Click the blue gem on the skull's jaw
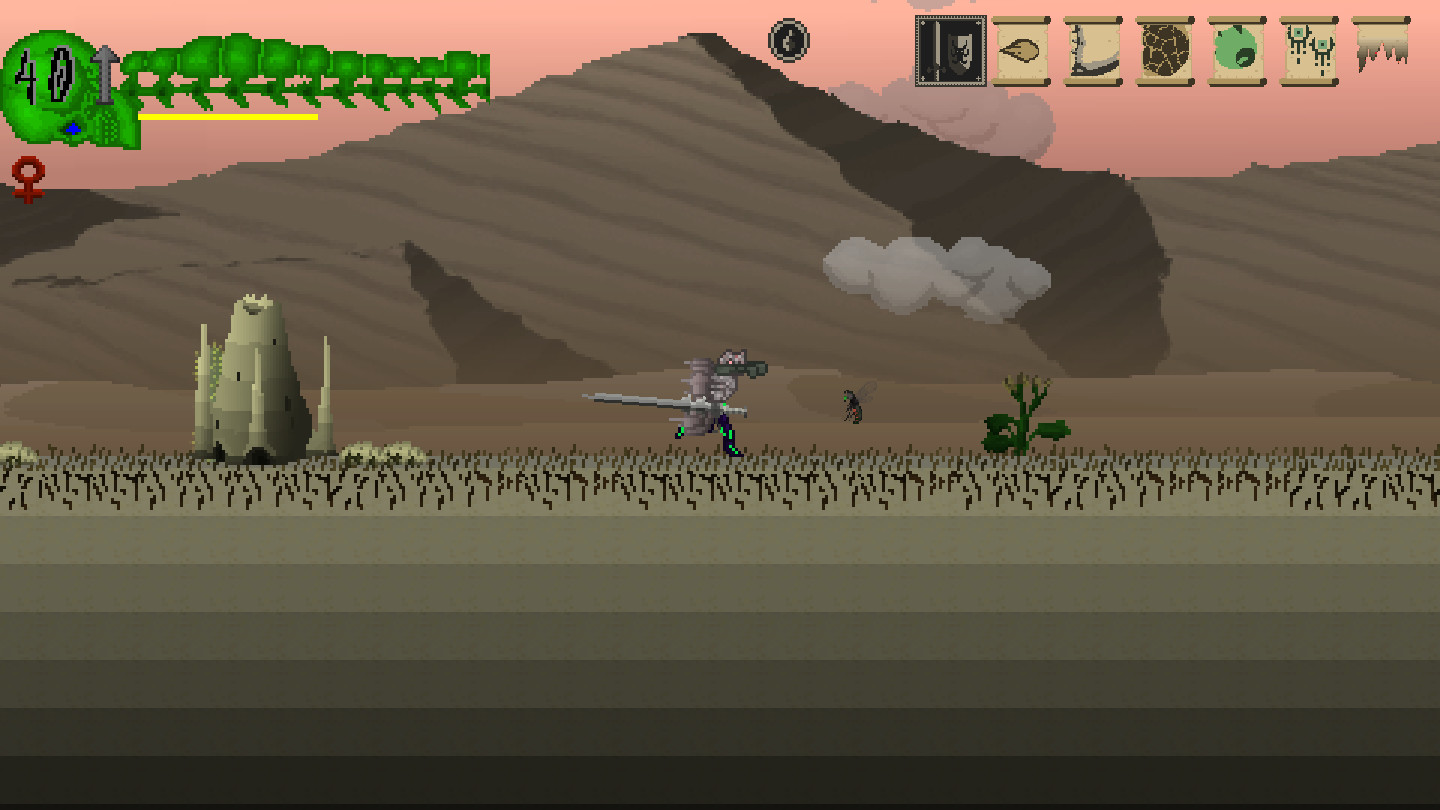1440x810 pixels. click(x=72, y=127)
